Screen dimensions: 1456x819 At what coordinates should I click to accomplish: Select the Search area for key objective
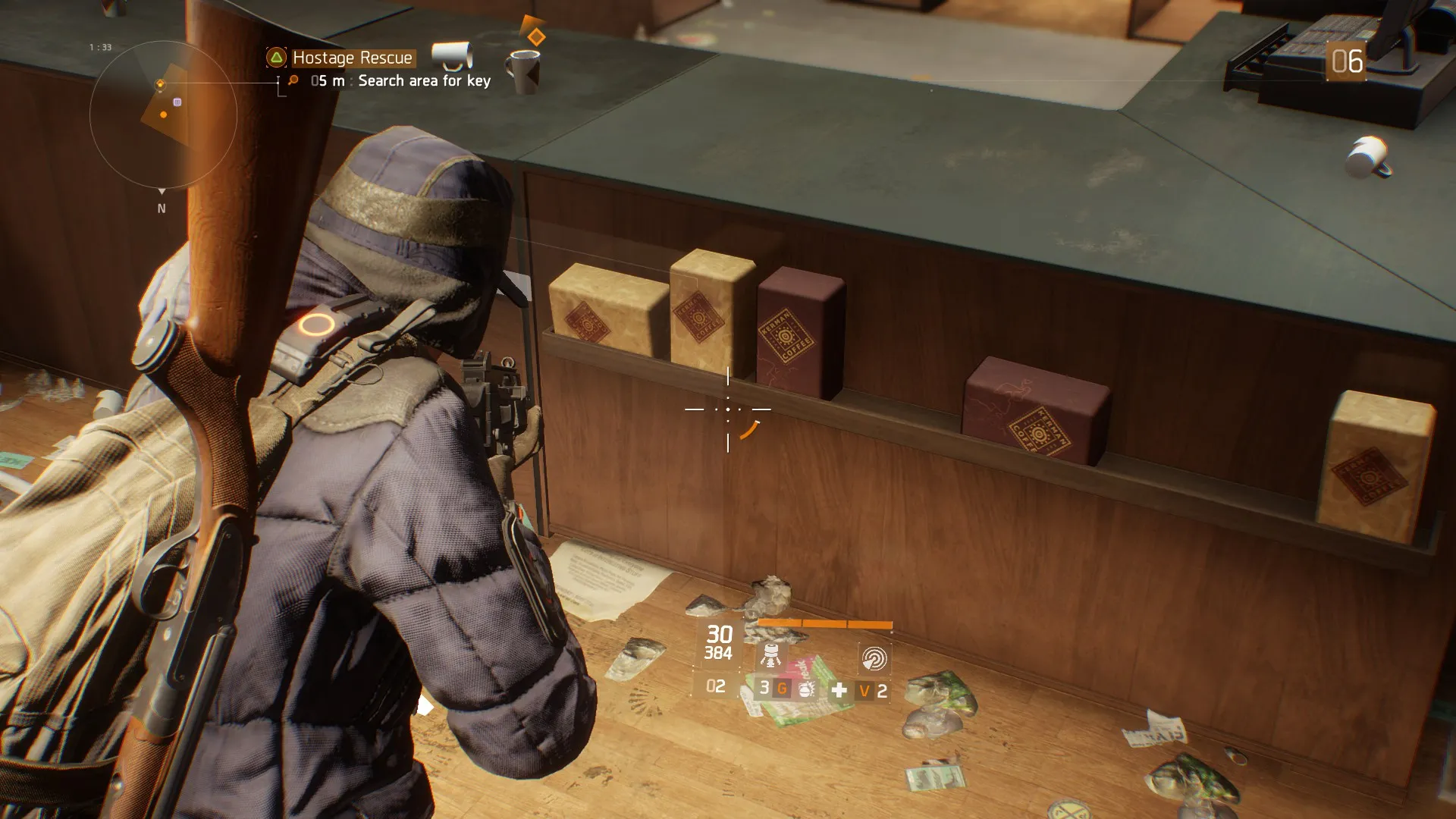point(423,81)
